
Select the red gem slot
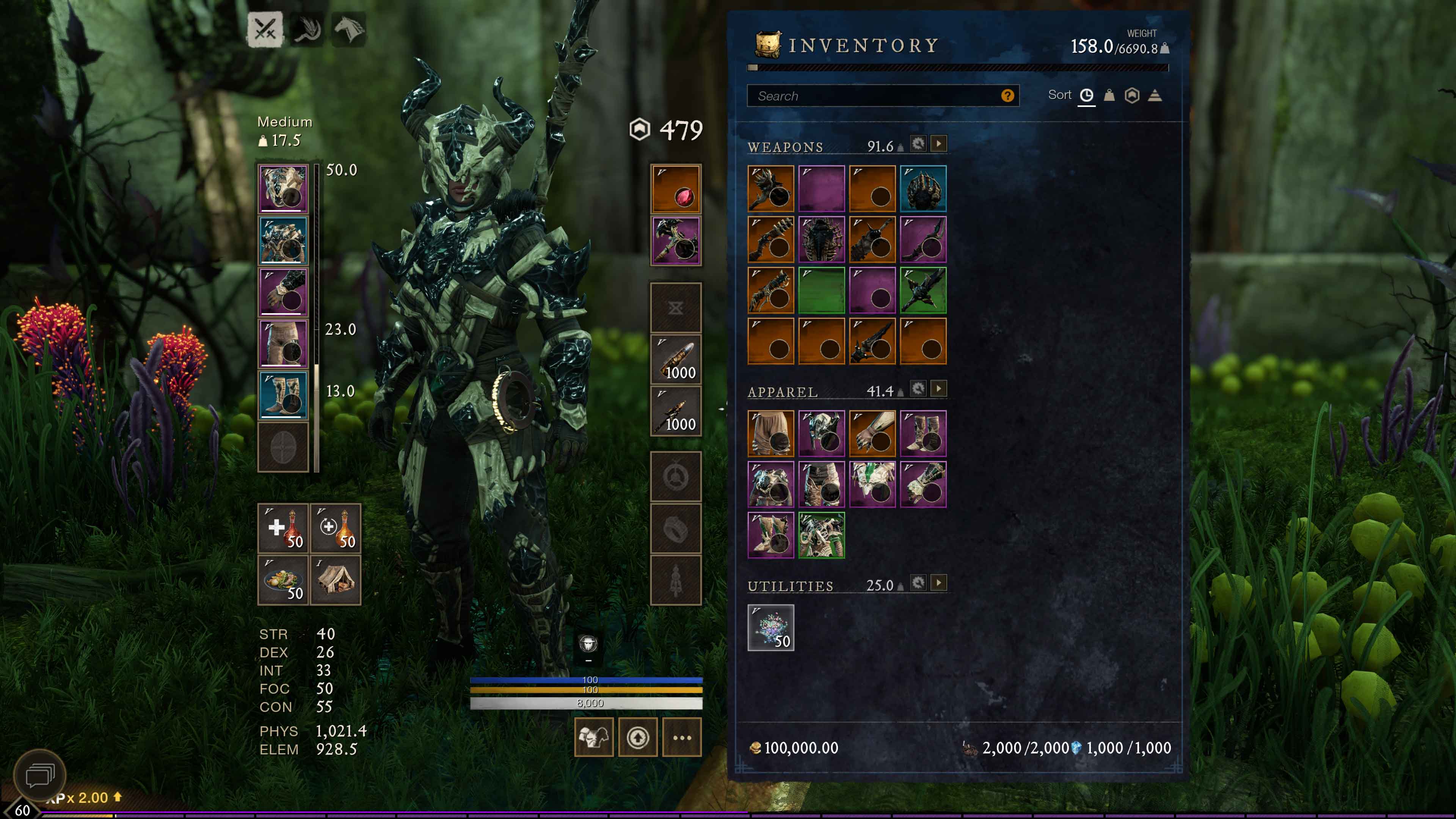click(676, 189)
